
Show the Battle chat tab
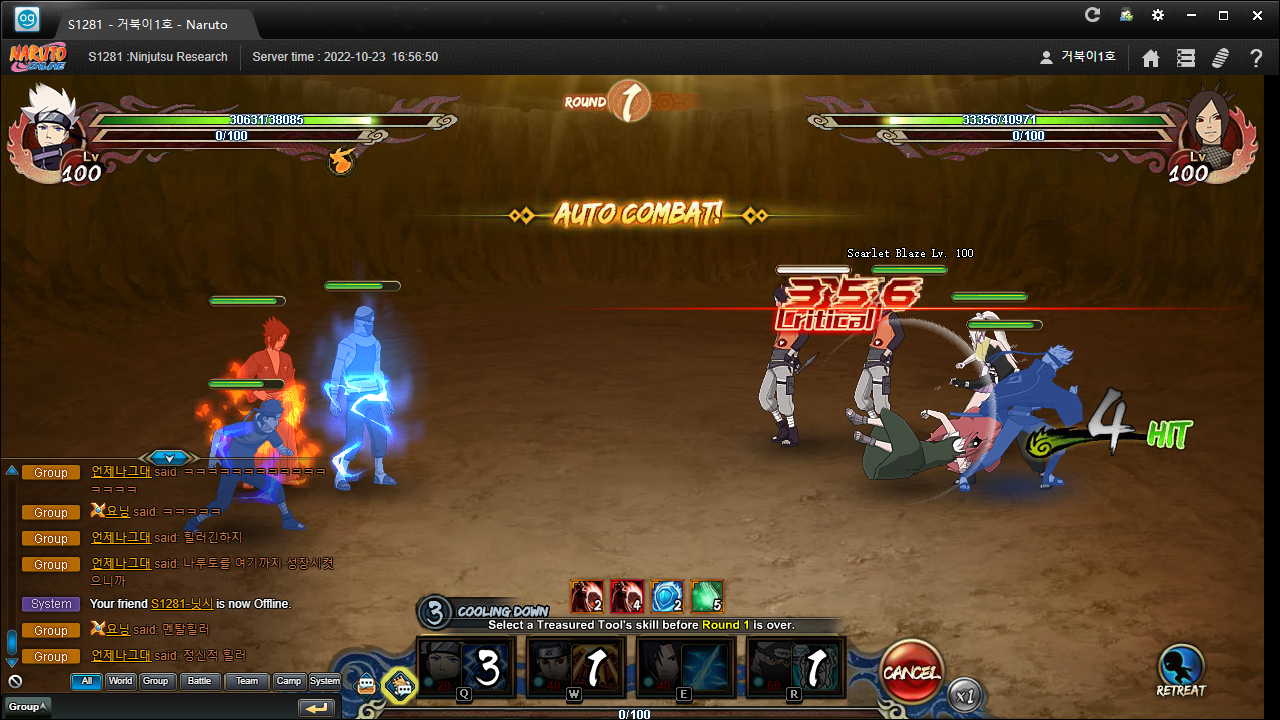tap(200, 681)
